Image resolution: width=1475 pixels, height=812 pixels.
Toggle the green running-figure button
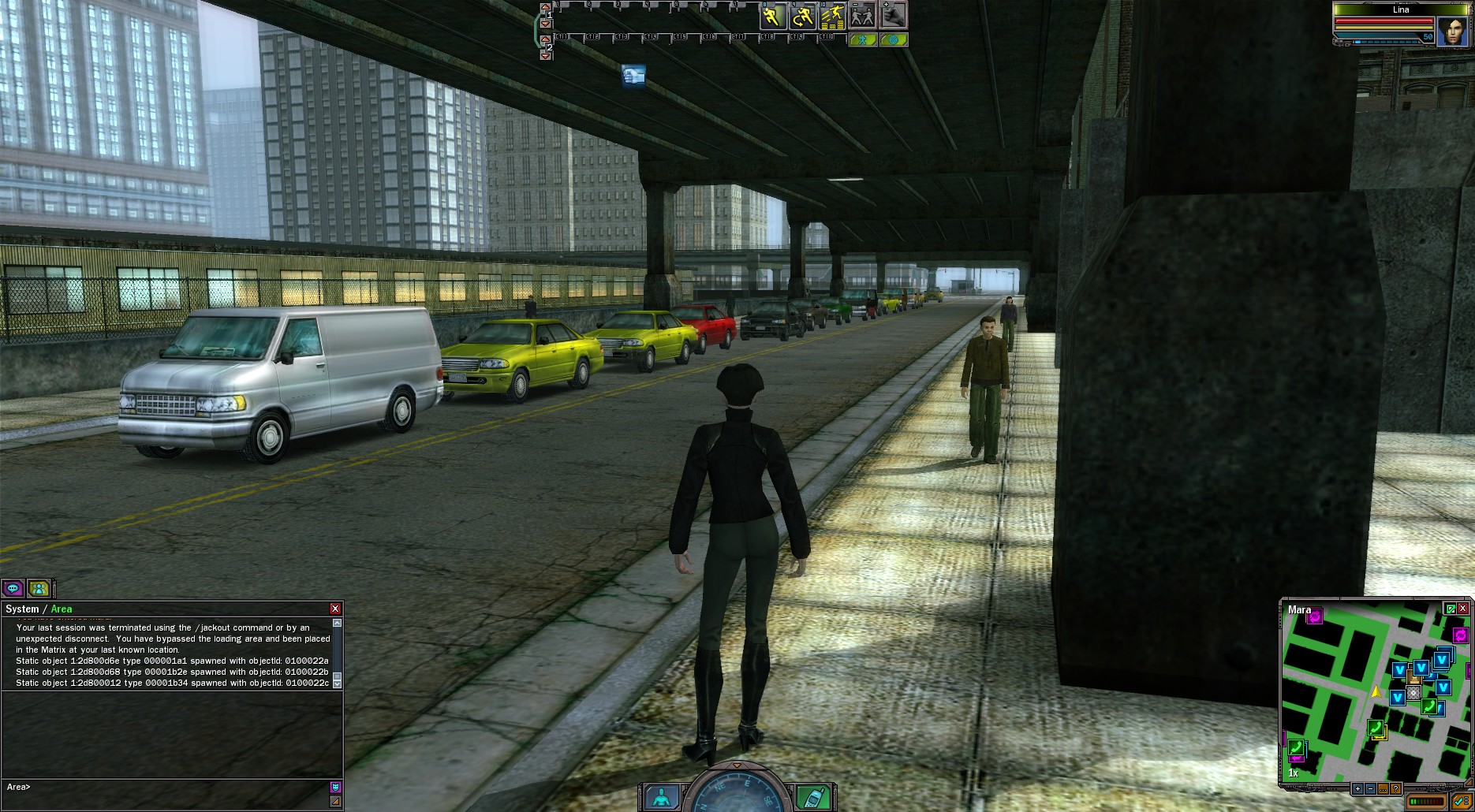coord(863,39)
